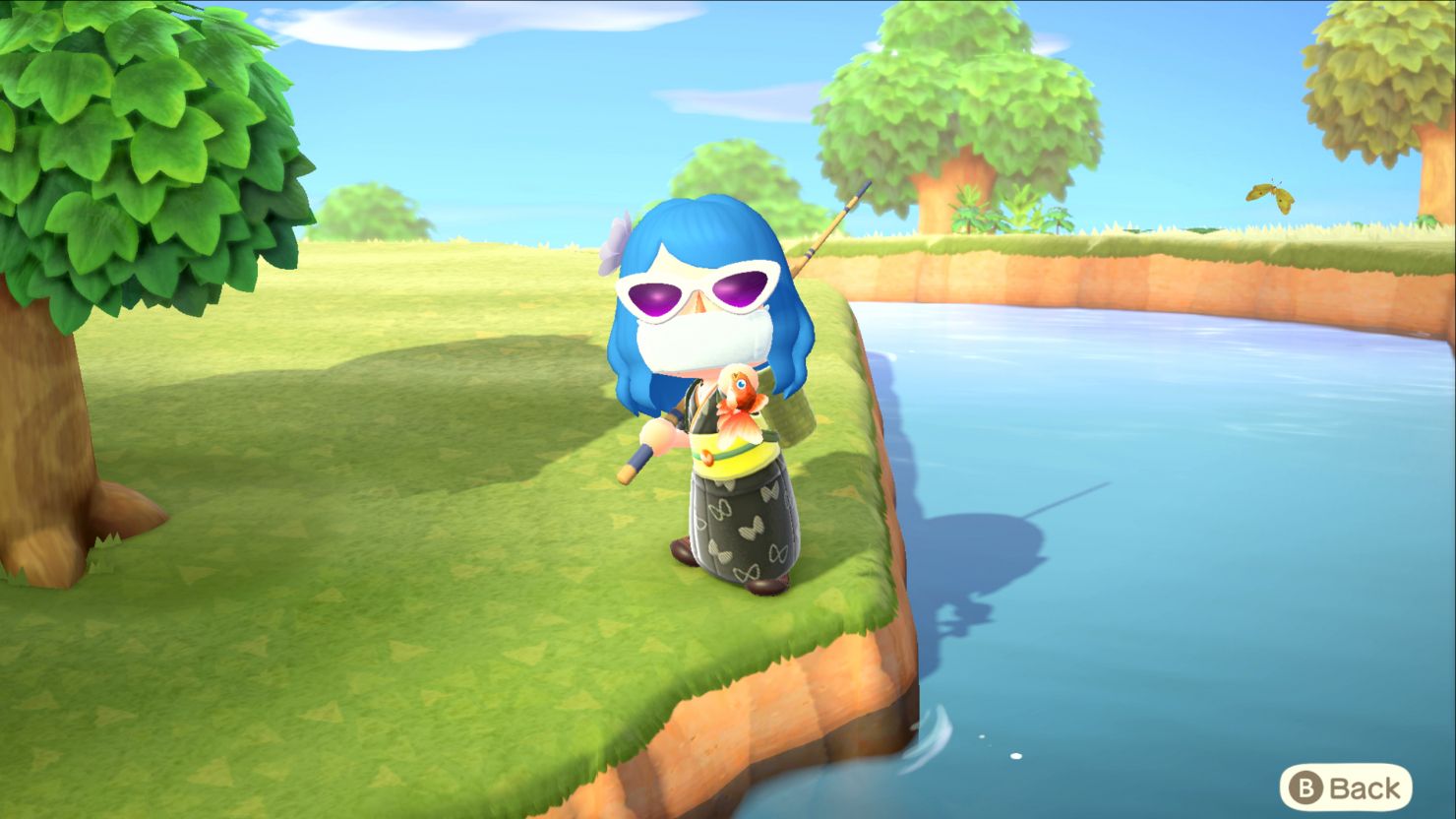Click the B circle icon inside Back button
1456x819 pixels.
[1305, 787]
